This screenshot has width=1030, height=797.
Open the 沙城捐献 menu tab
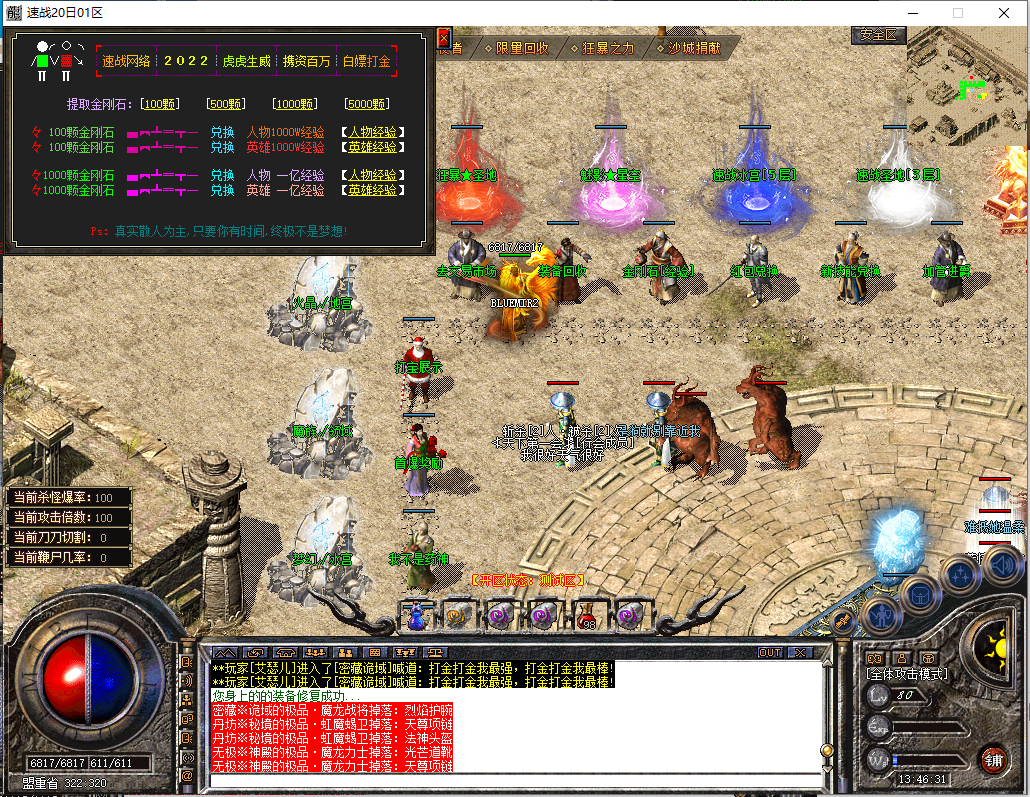pyautogui.click(x=692, y=47)
